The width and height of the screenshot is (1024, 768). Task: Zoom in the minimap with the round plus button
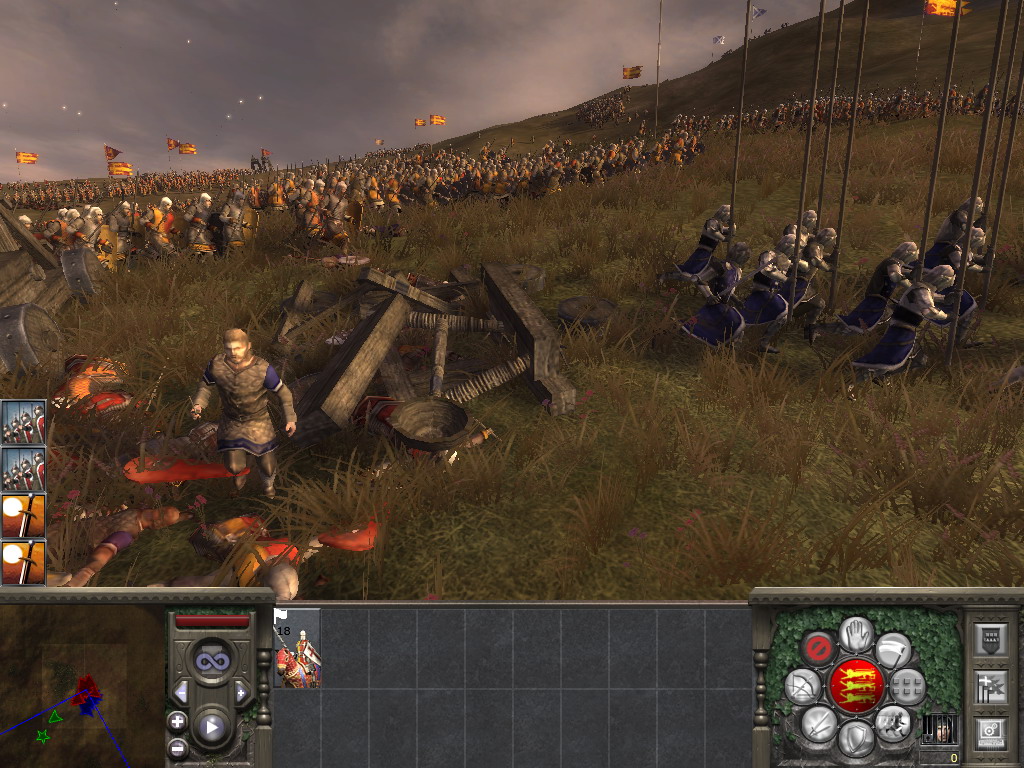point(177,721)
